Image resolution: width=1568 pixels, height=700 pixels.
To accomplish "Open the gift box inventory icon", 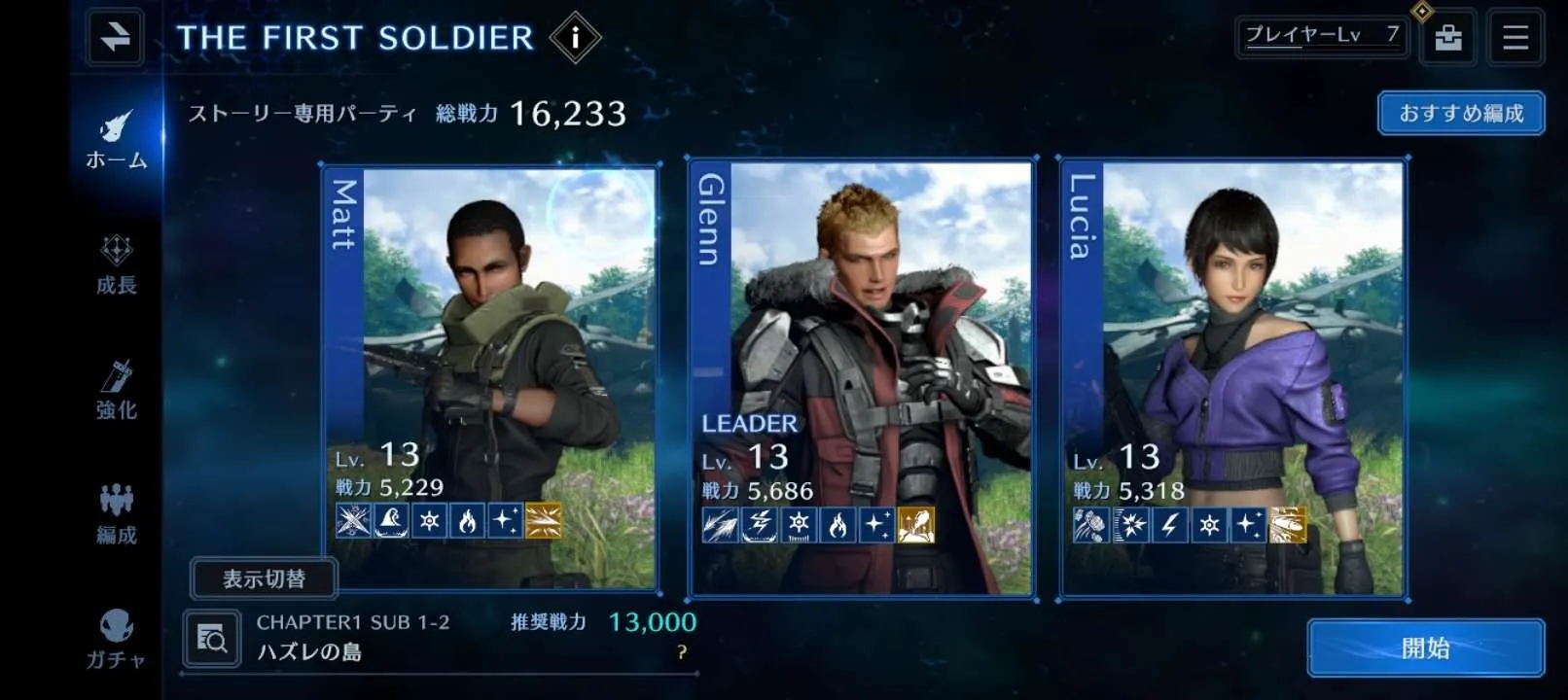I will [x=1447, y=38].
